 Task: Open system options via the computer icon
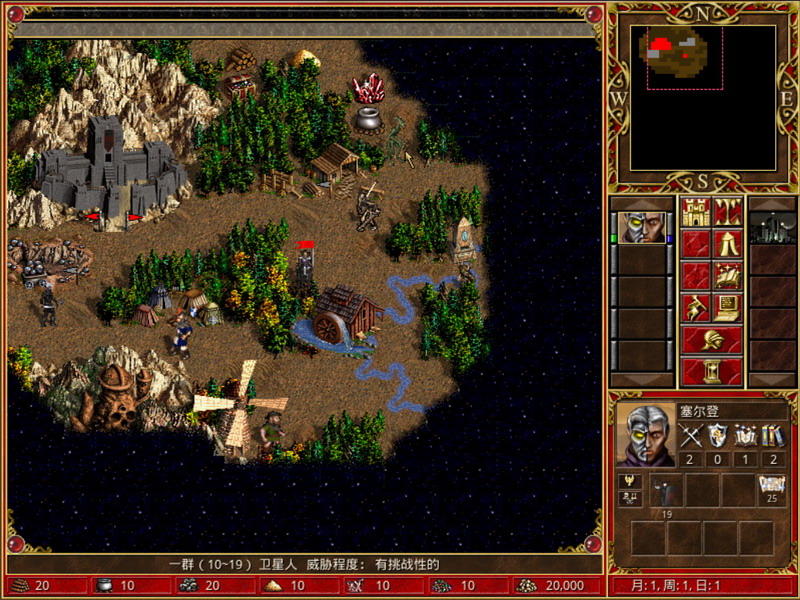727,306
